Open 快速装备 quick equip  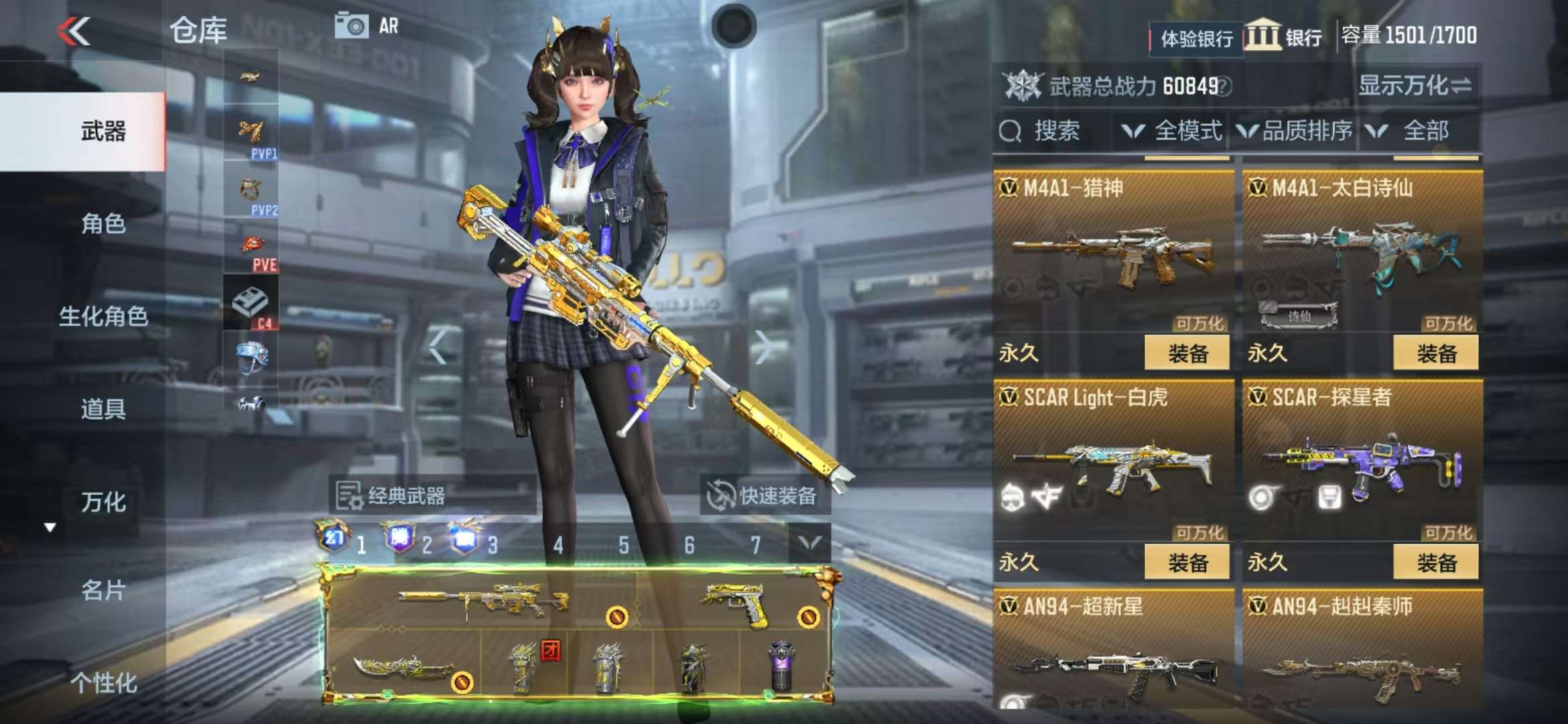[764, 496]
